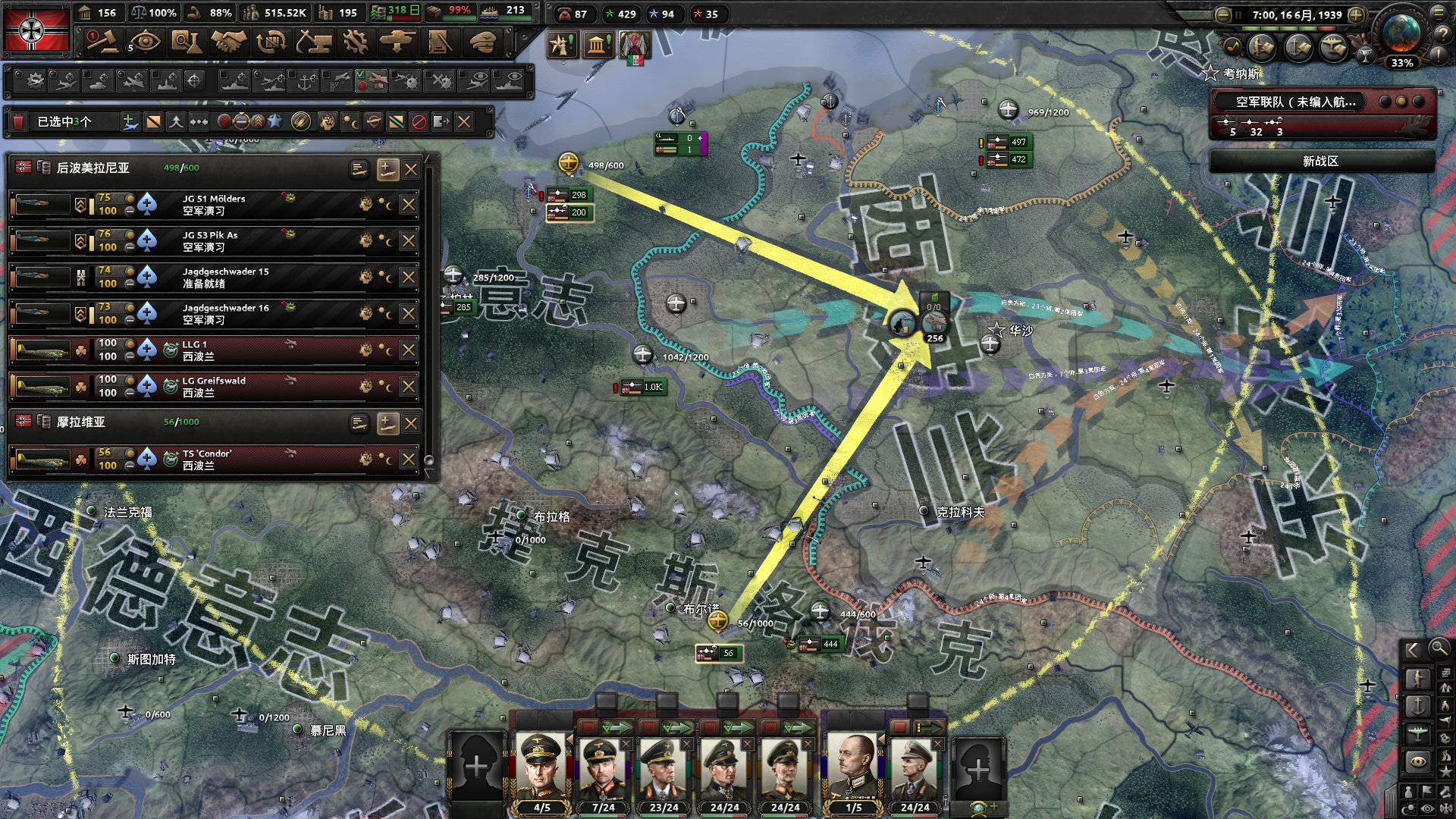Close the 后波美拉尼亚 airbase section
This screenshot has width=1456, height=819.
[x=411, y=169]
